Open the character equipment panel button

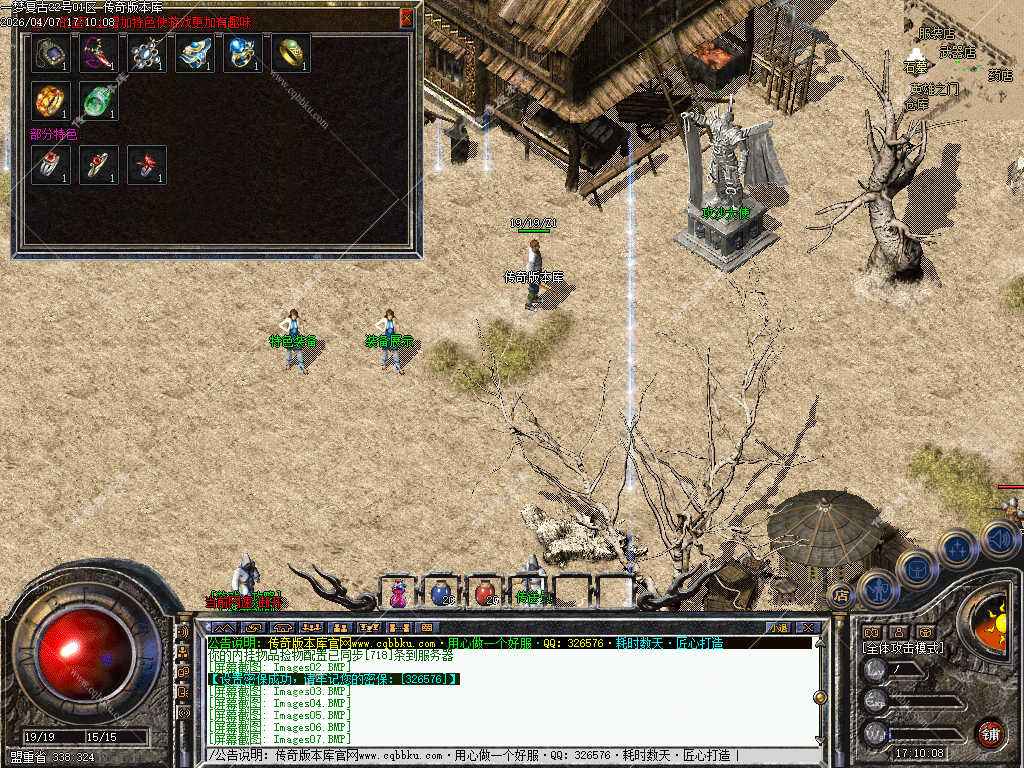click(877, 587)
